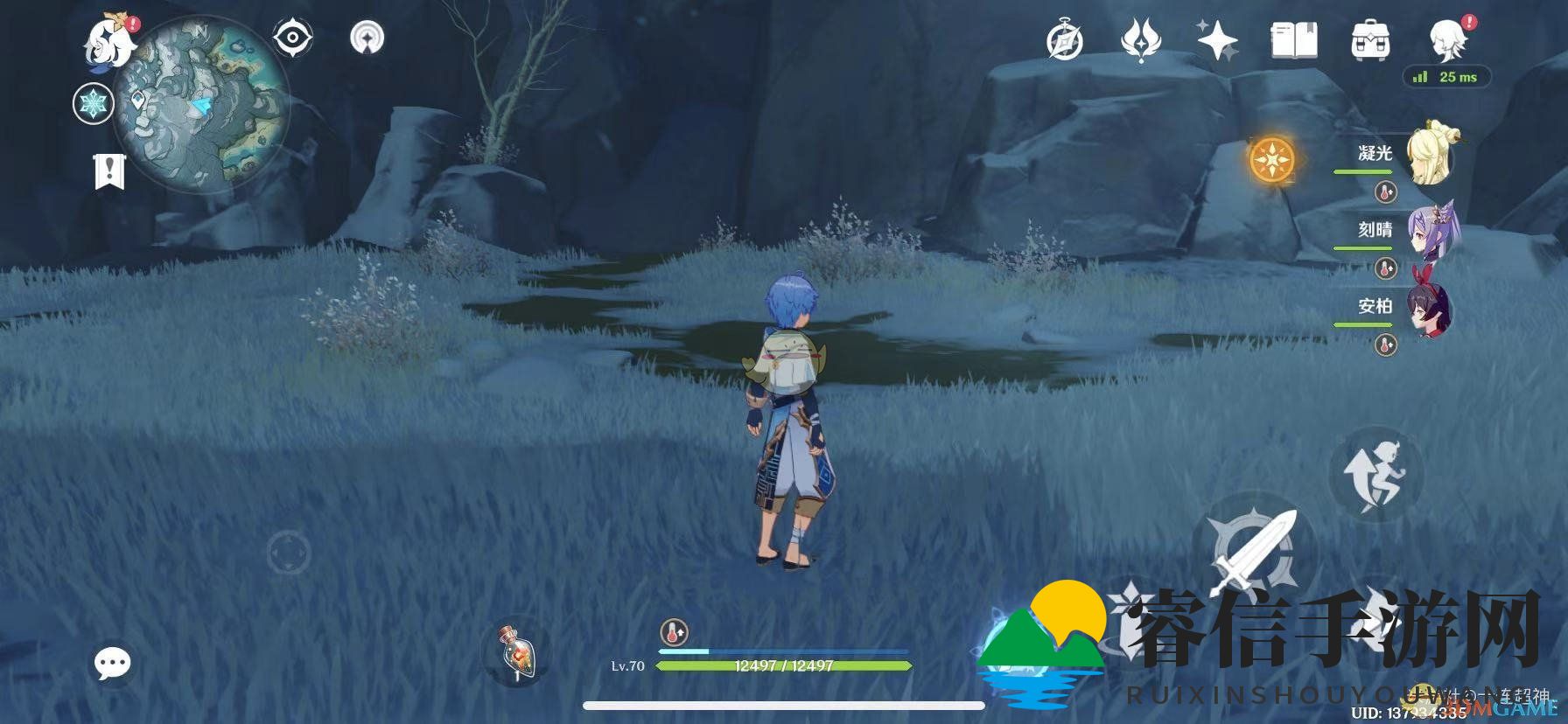Switch to party member 凝光
The image size is (1568, 724).
pyautogui.click(x=1431, y=155)
